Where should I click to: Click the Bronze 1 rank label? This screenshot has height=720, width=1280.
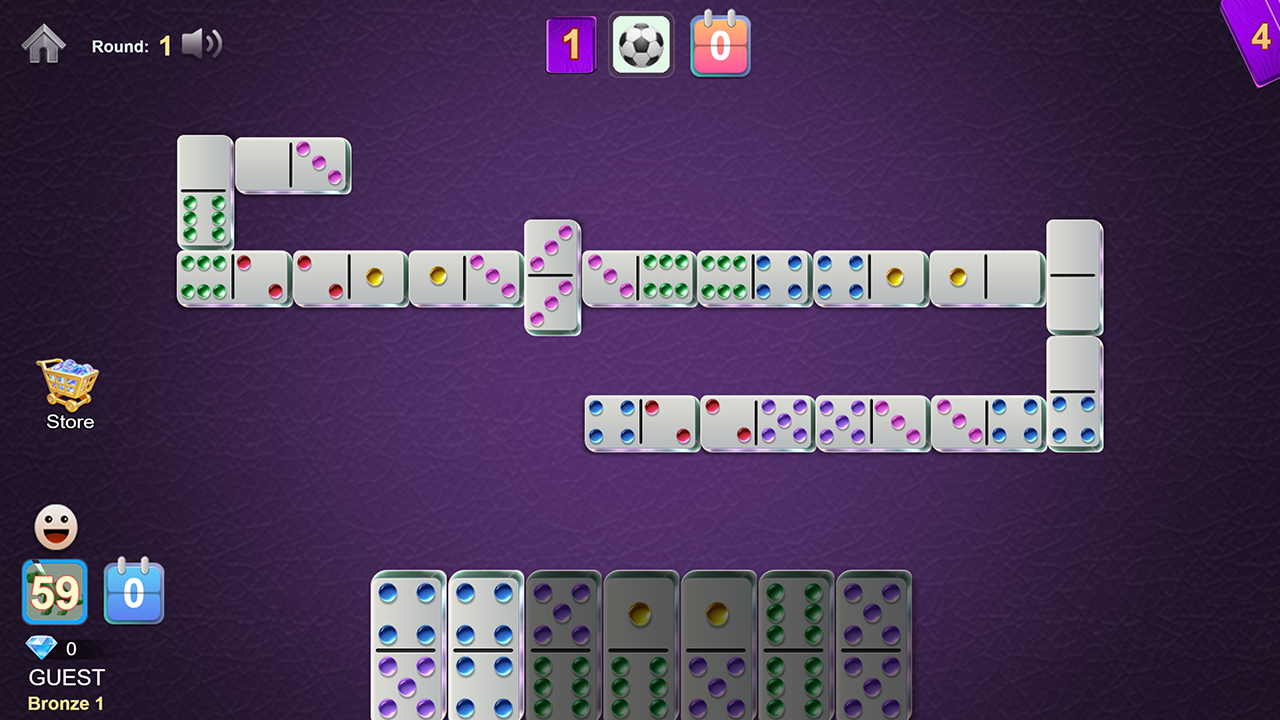tap(65, 703)
